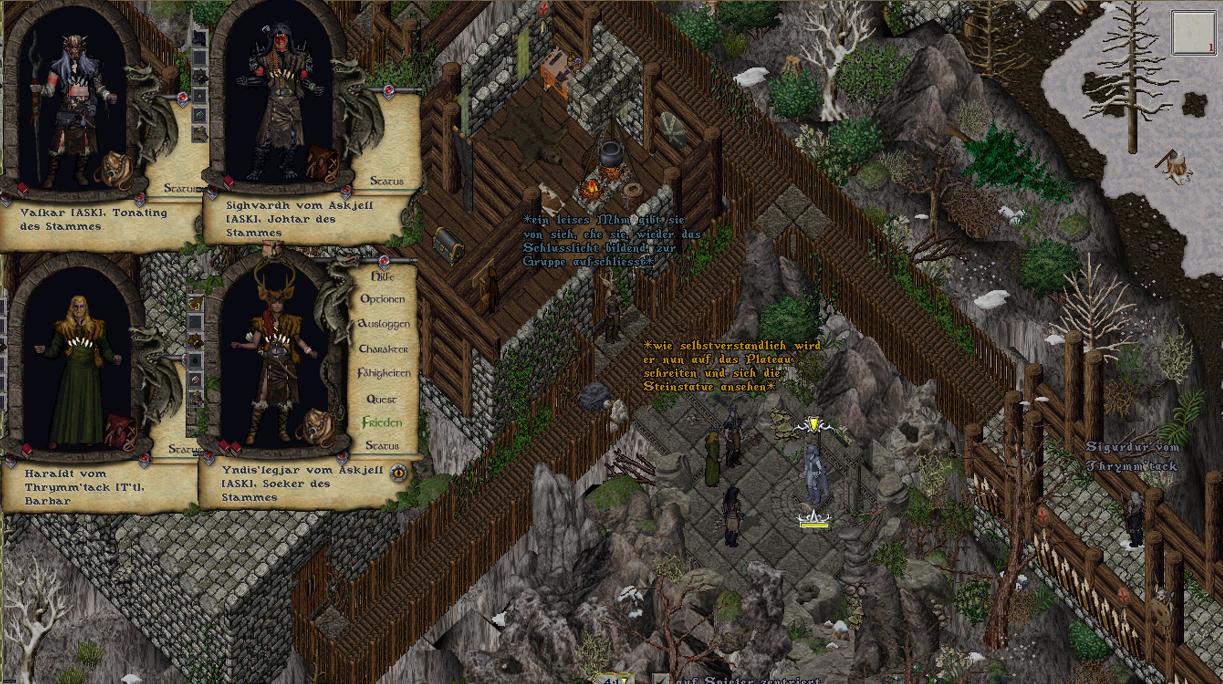Open the Optionen settings
This screenshot has width=1223, height=684.
382,299
